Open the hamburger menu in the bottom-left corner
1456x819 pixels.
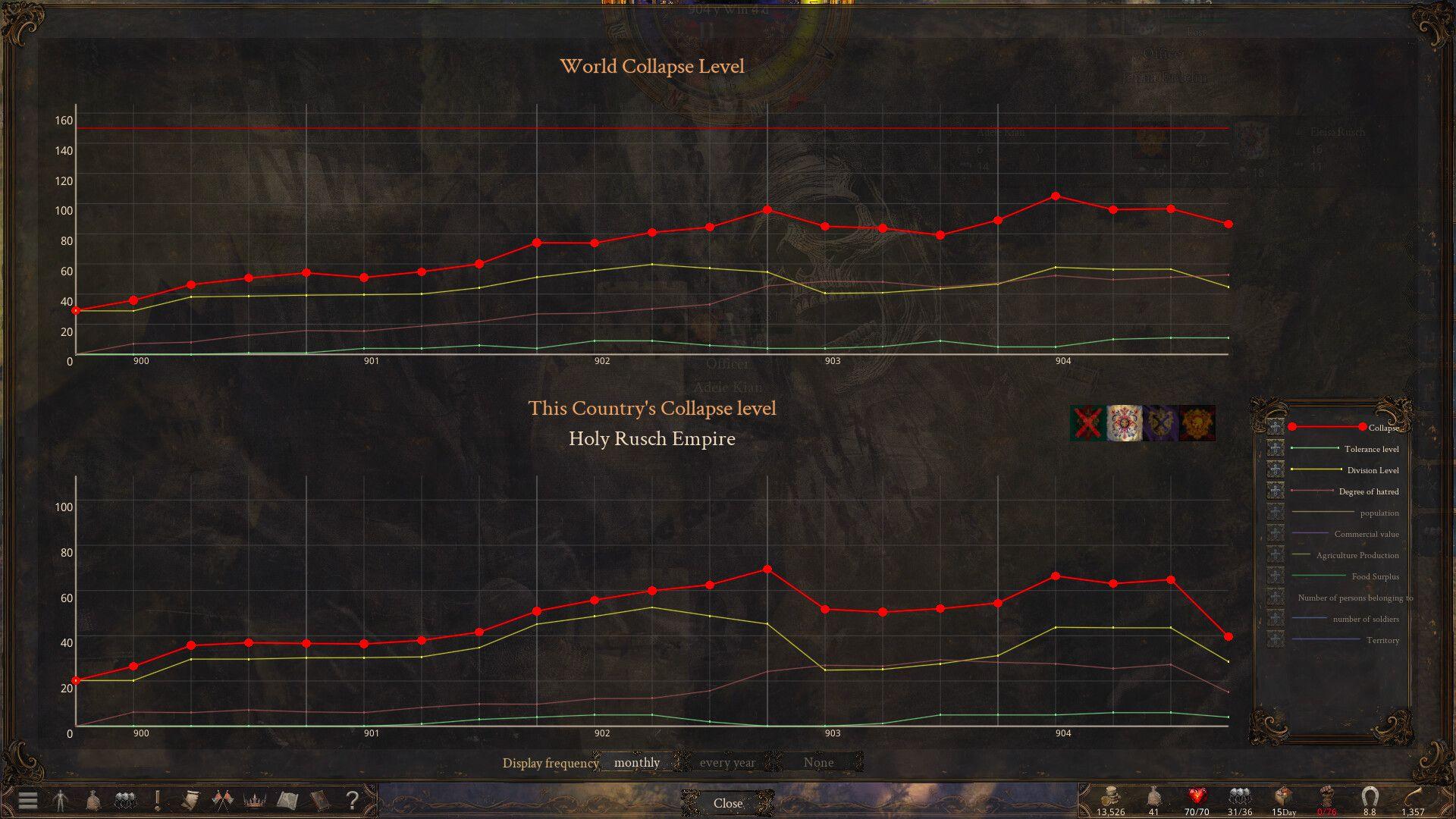[x=27, y=800]
